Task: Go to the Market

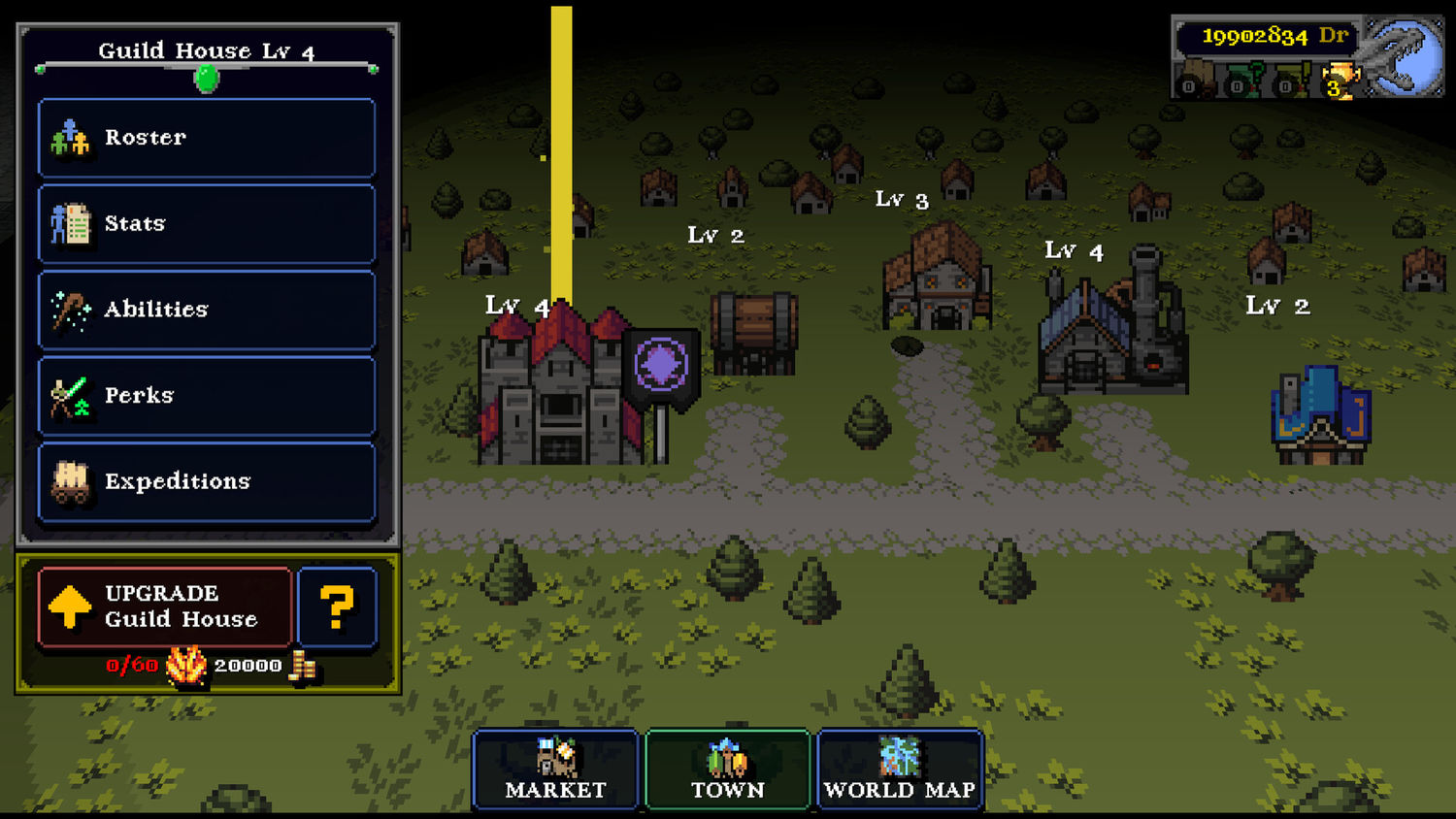Action: 555,770
